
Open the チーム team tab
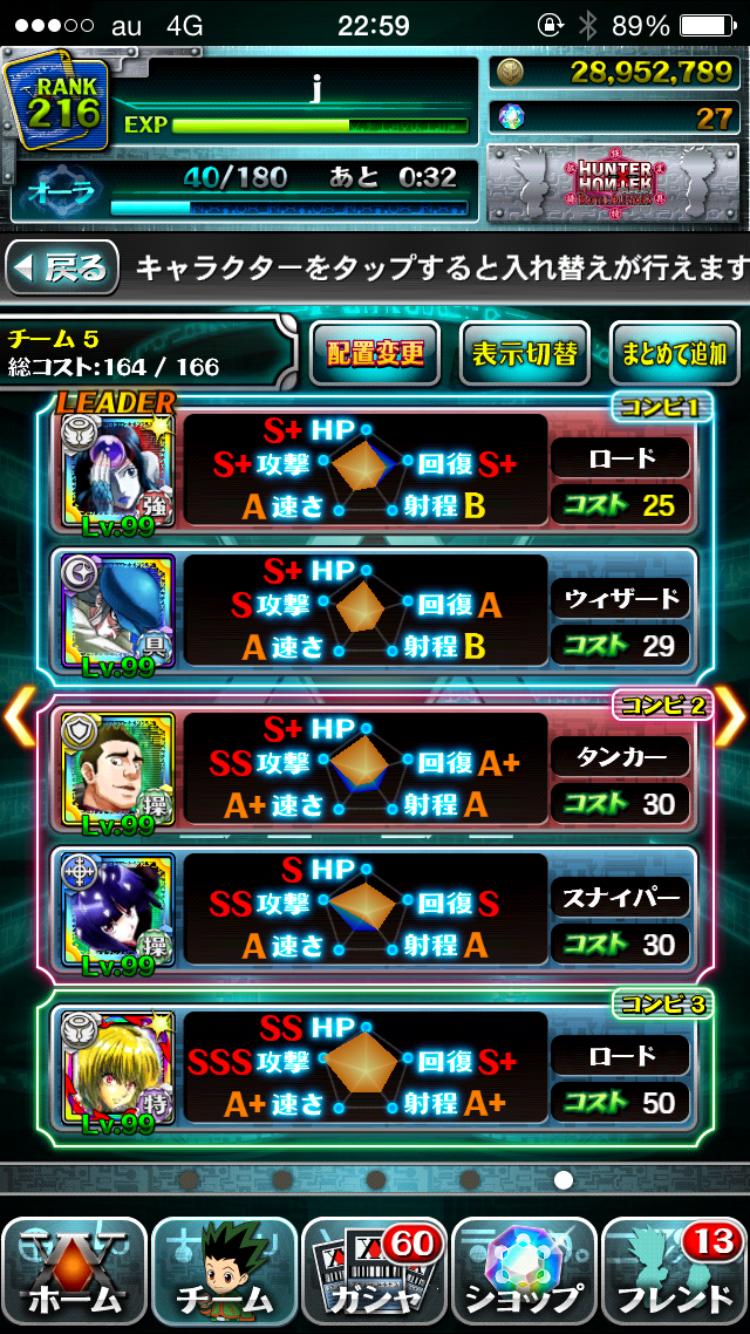pos(225,1271)
